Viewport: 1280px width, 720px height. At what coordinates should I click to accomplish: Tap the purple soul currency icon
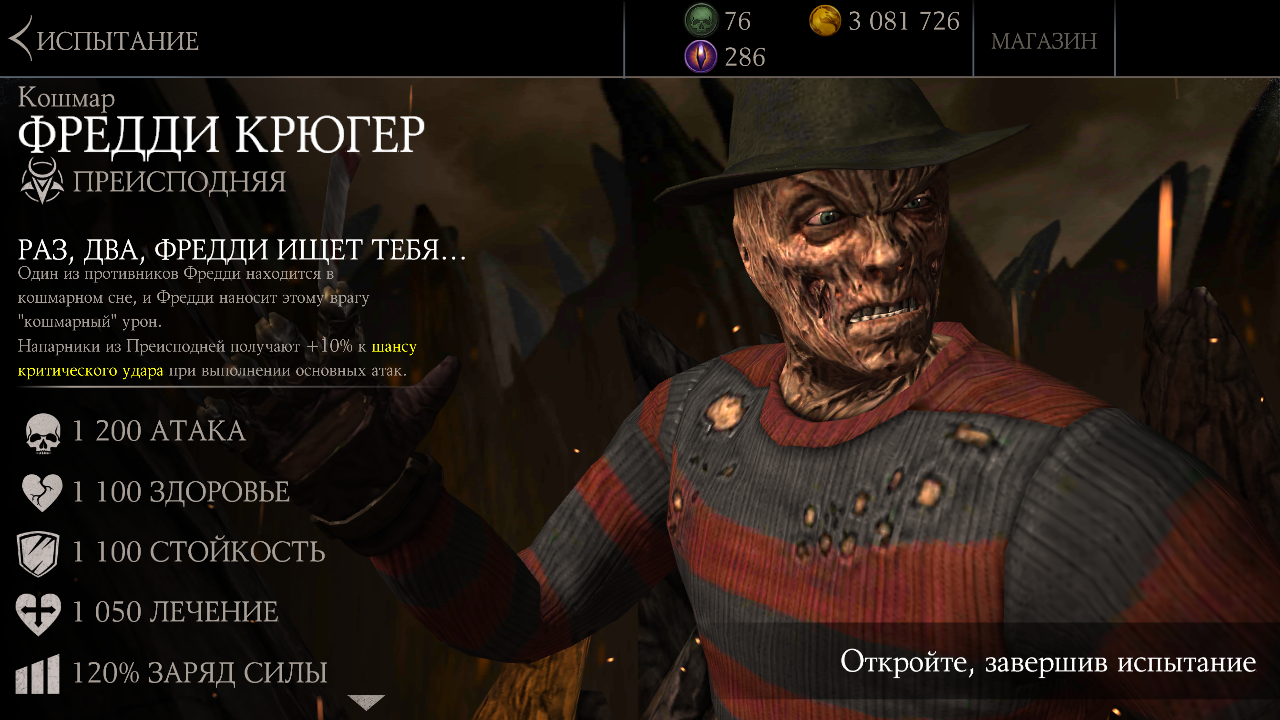click(700, 57)
